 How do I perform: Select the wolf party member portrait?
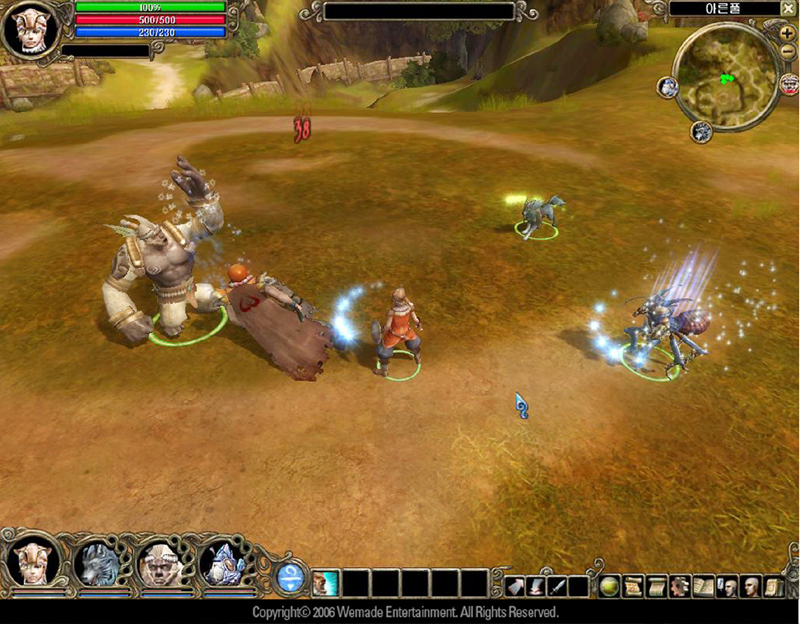pyautogui.click(x=98, y=564)
